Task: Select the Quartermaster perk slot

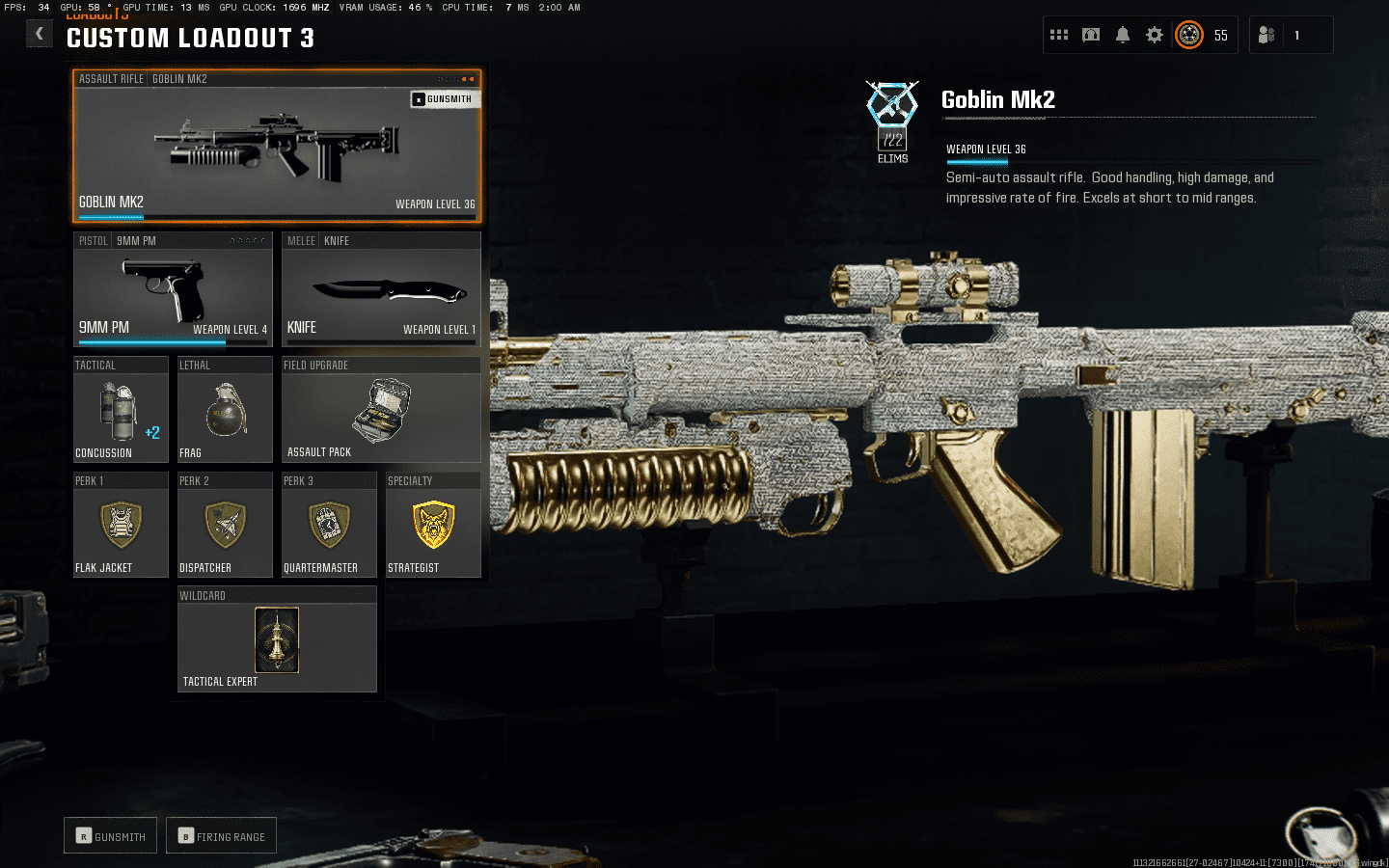Action: [329, 527]
